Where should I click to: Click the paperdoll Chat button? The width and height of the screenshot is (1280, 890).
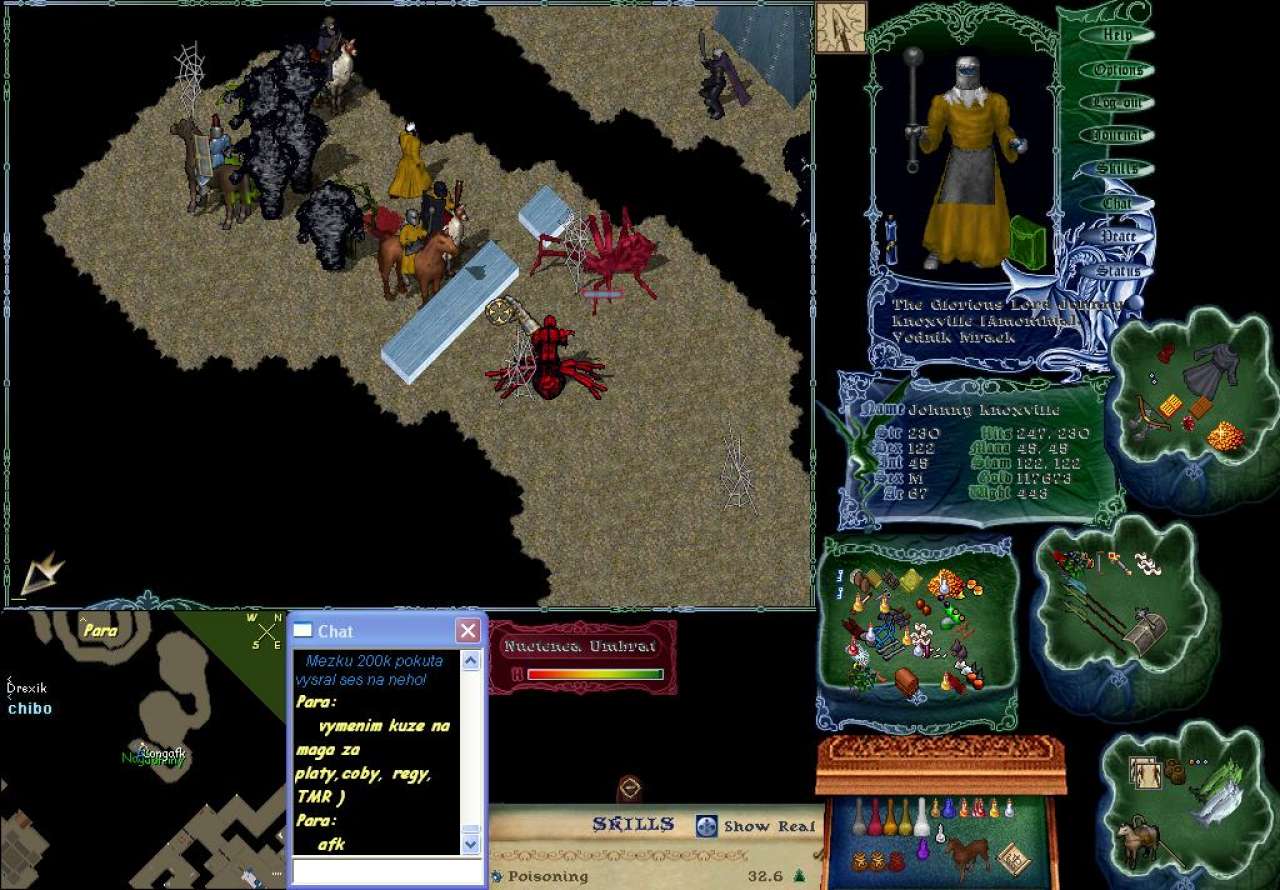1117,203
